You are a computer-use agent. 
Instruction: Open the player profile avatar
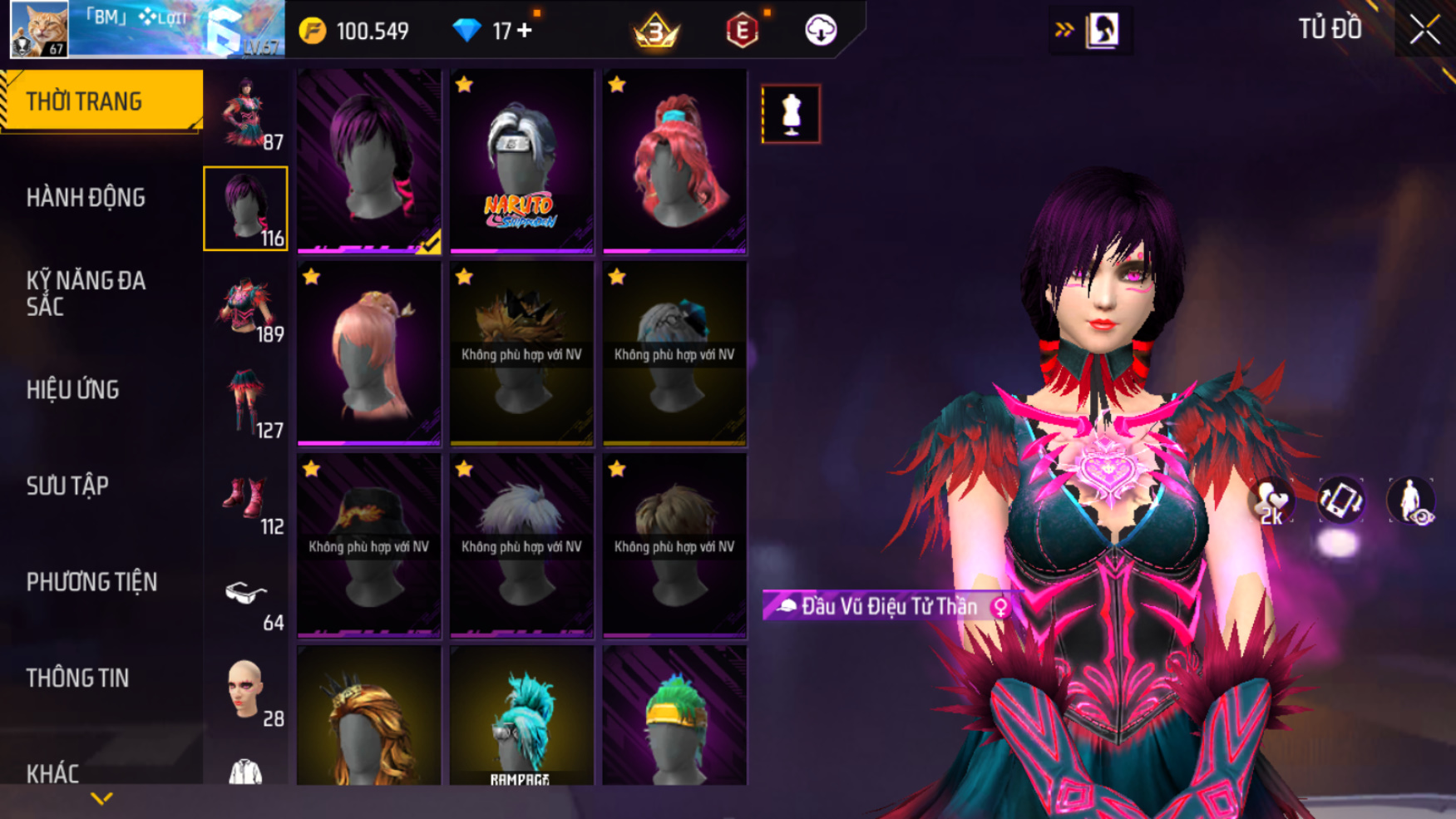pos(39,29)
